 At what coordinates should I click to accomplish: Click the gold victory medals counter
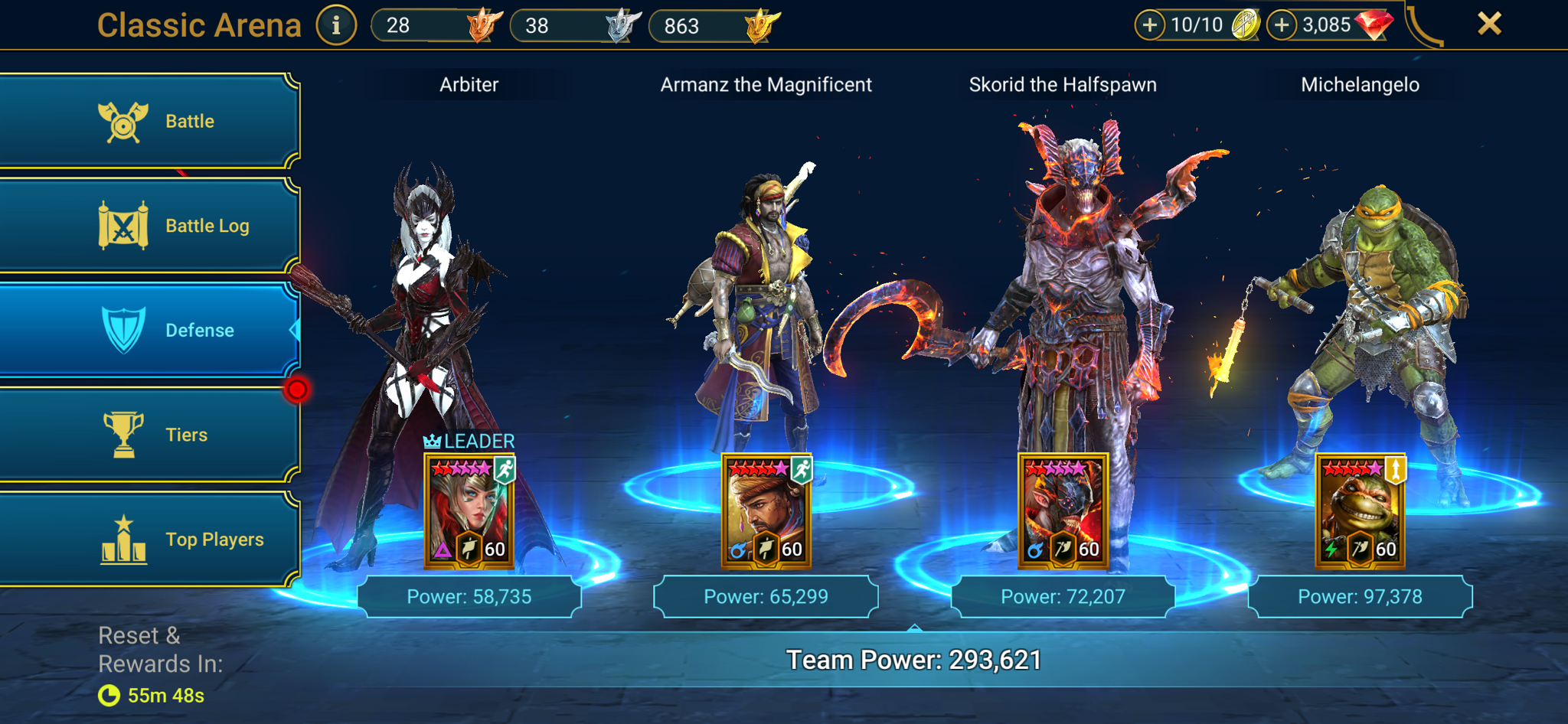point(715,27)
